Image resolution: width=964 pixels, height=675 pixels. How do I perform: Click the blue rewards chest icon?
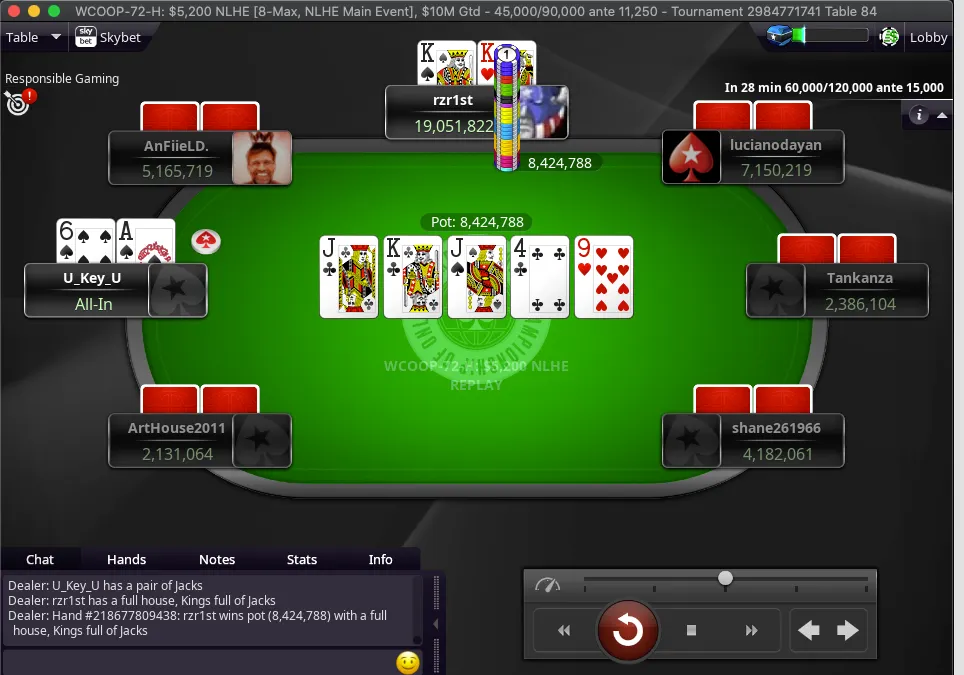click(780, 36)
